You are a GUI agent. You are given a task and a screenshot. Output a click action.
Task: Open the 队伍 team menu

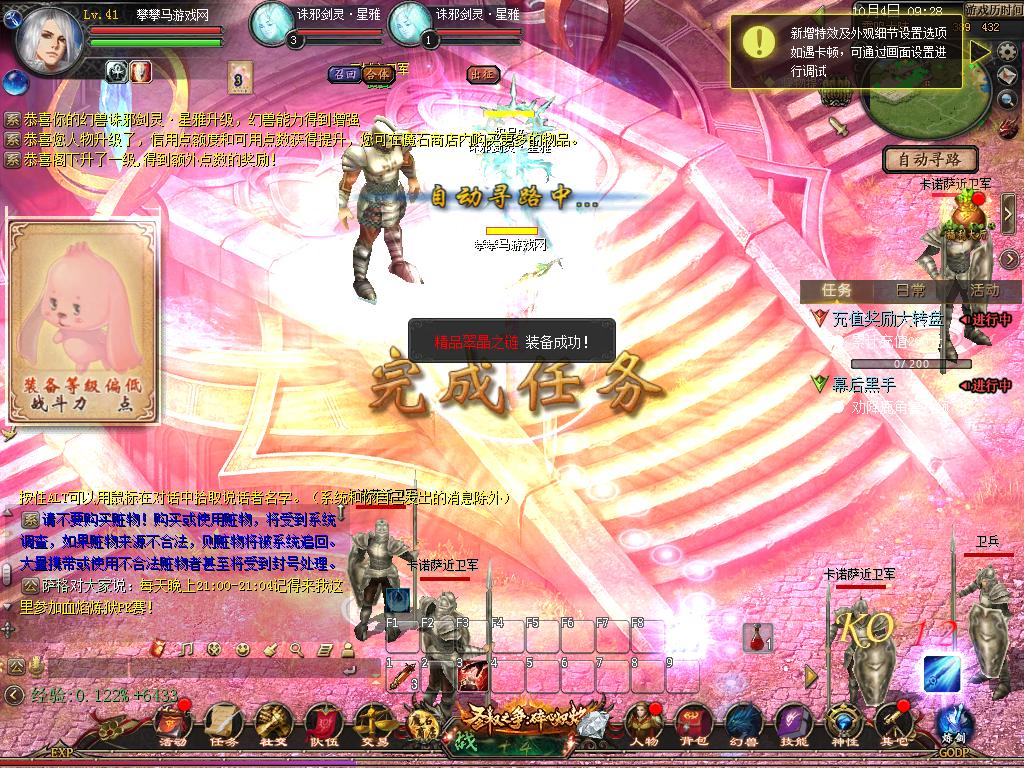(x=323, y=724)
